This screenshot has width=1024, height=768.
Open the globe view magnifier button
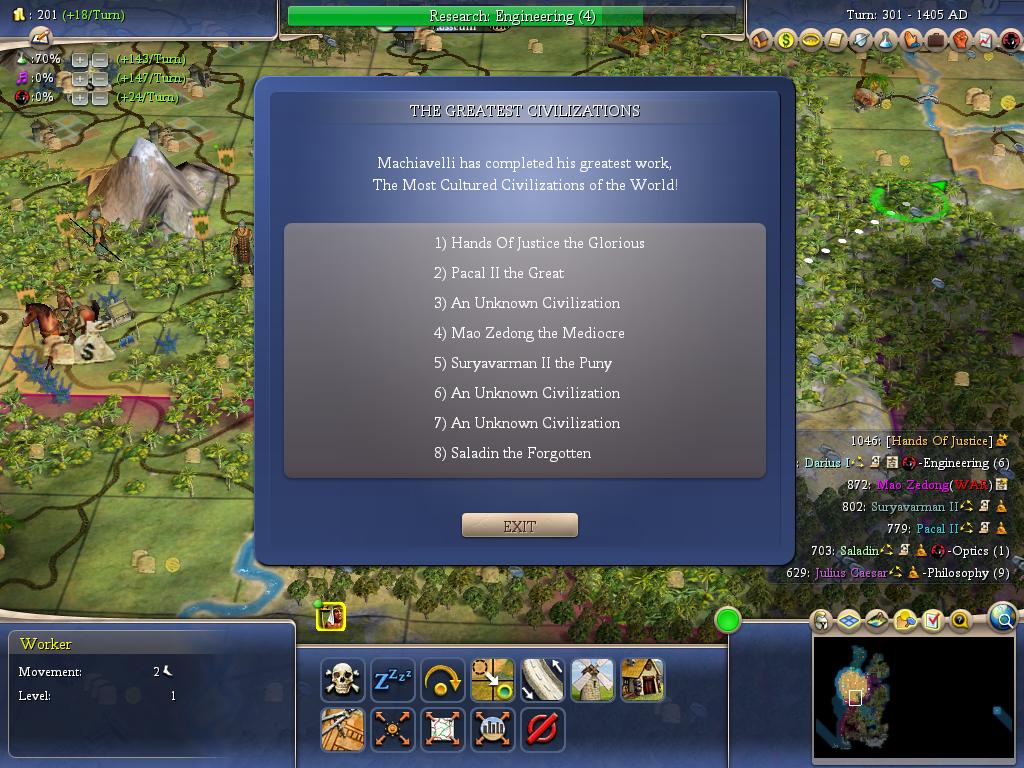pos(1002,619)
